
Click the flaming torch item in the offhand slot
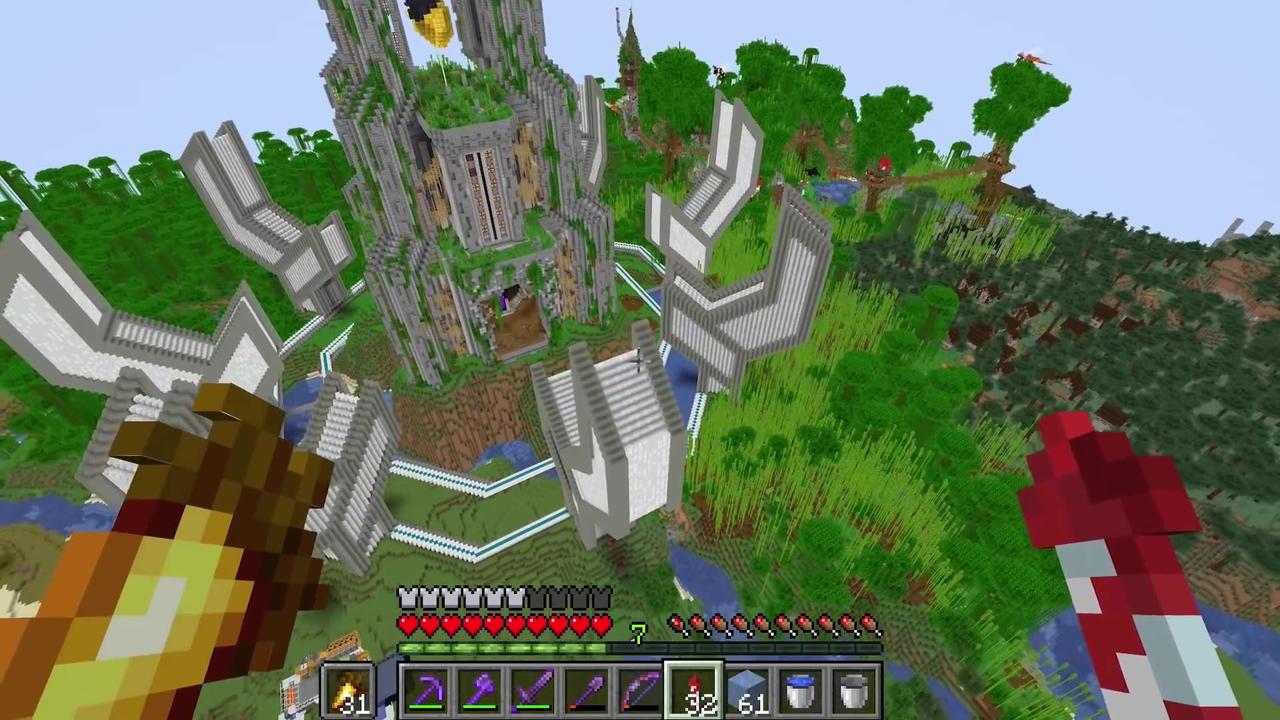[x=349, y=688]
